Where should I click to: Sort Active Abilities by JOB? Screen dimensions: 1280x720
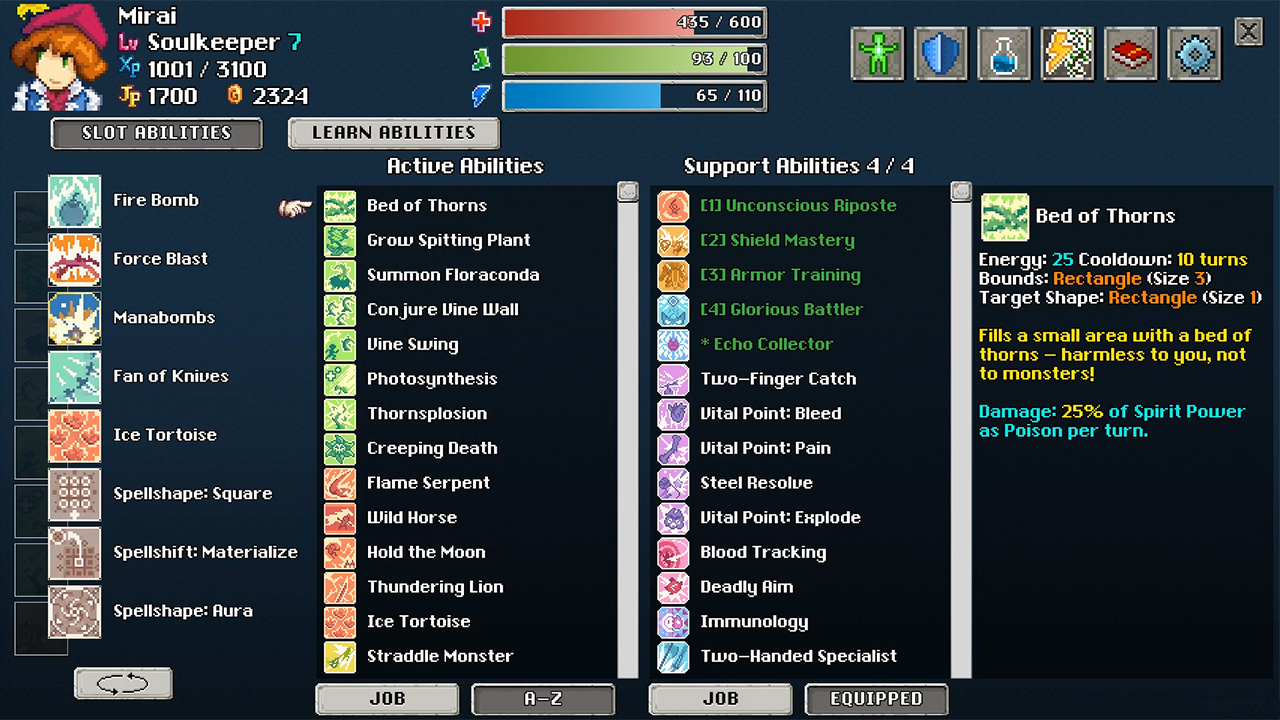click(387, 699)
